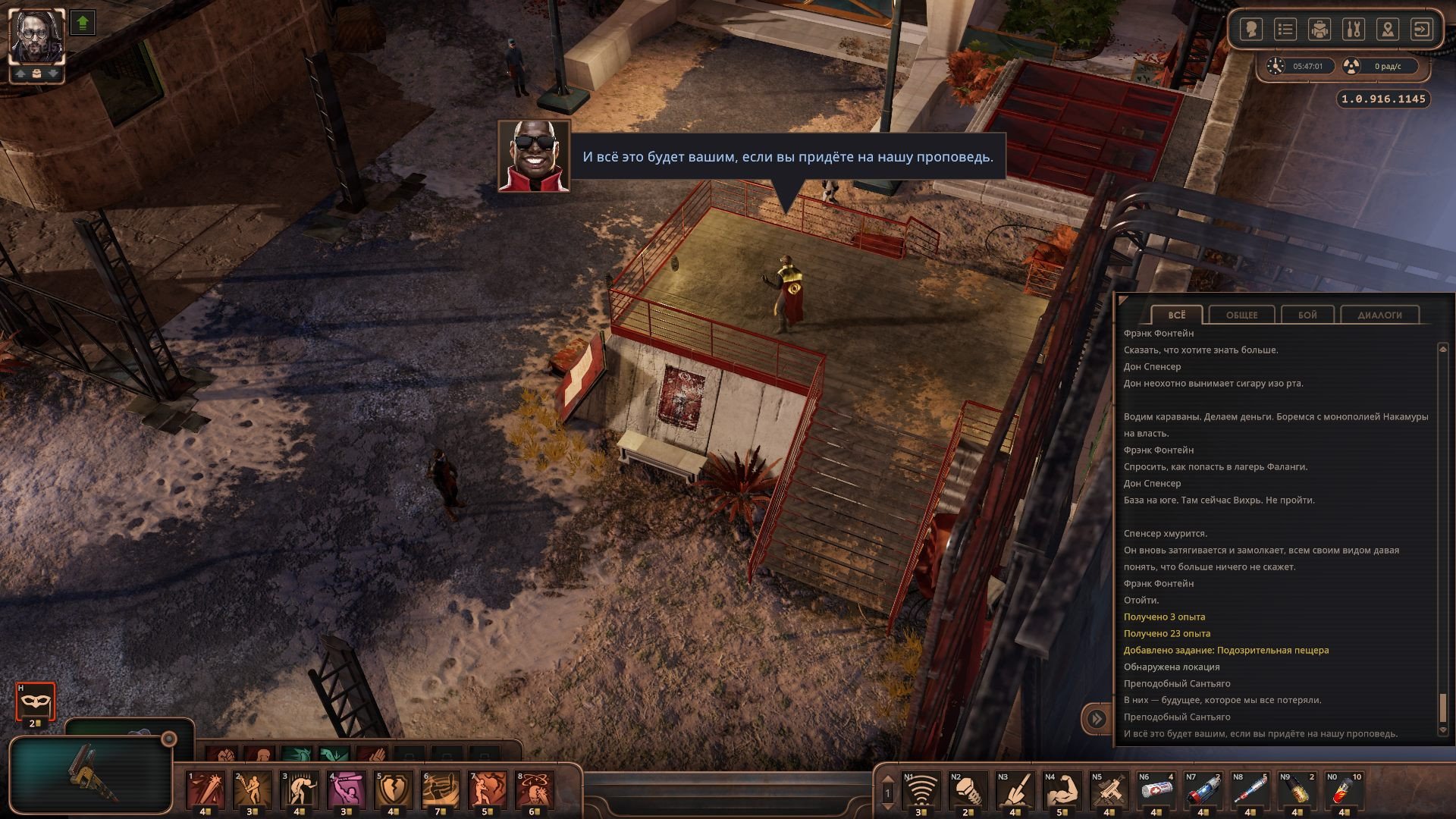Open crafting with the tools icon
The width and height of the screenshot is (1456, 819).
1354,30
